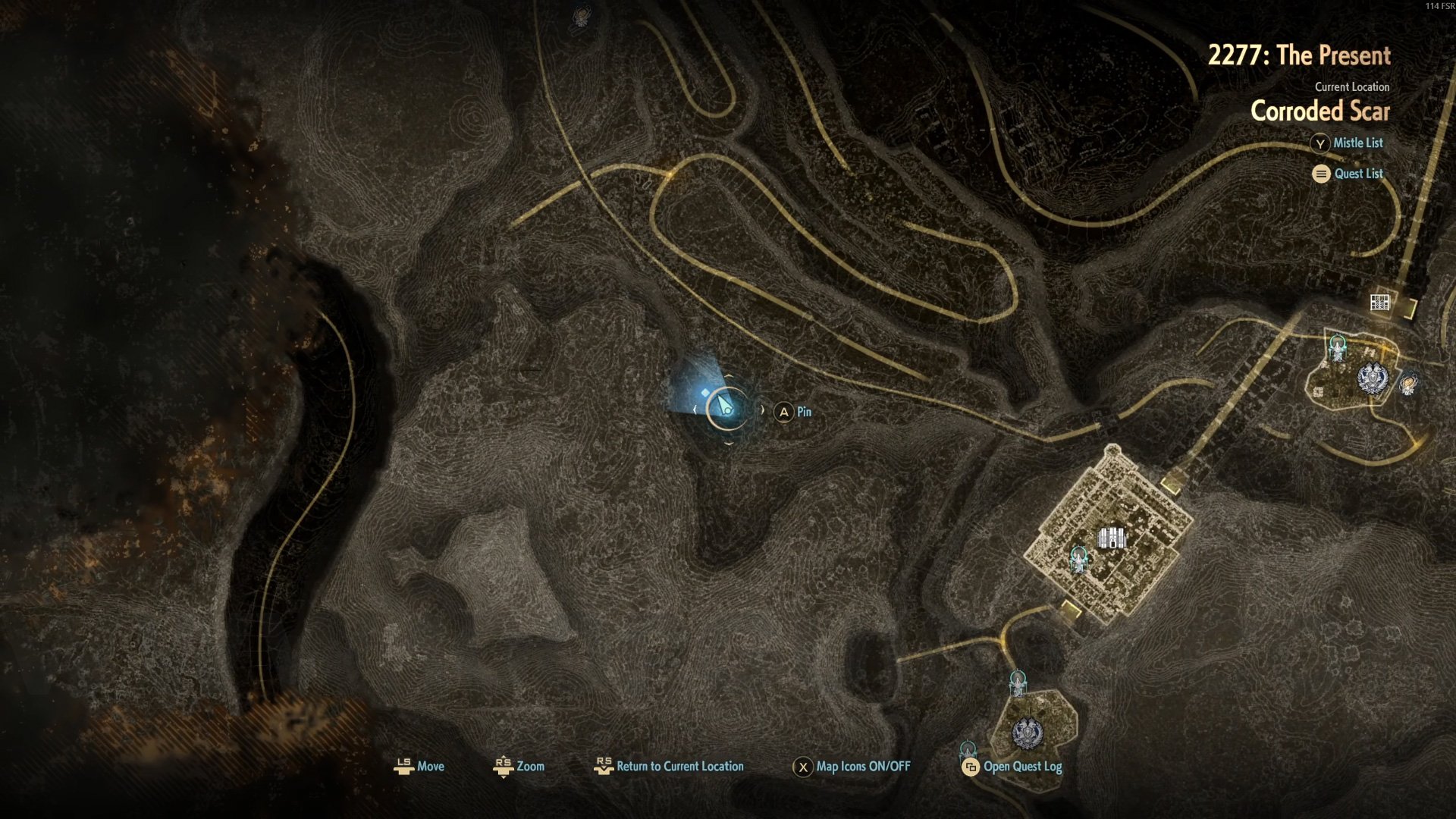Select the crest emblem beside the golden orb
1456x819 pixels.
tap(1373, 378)
